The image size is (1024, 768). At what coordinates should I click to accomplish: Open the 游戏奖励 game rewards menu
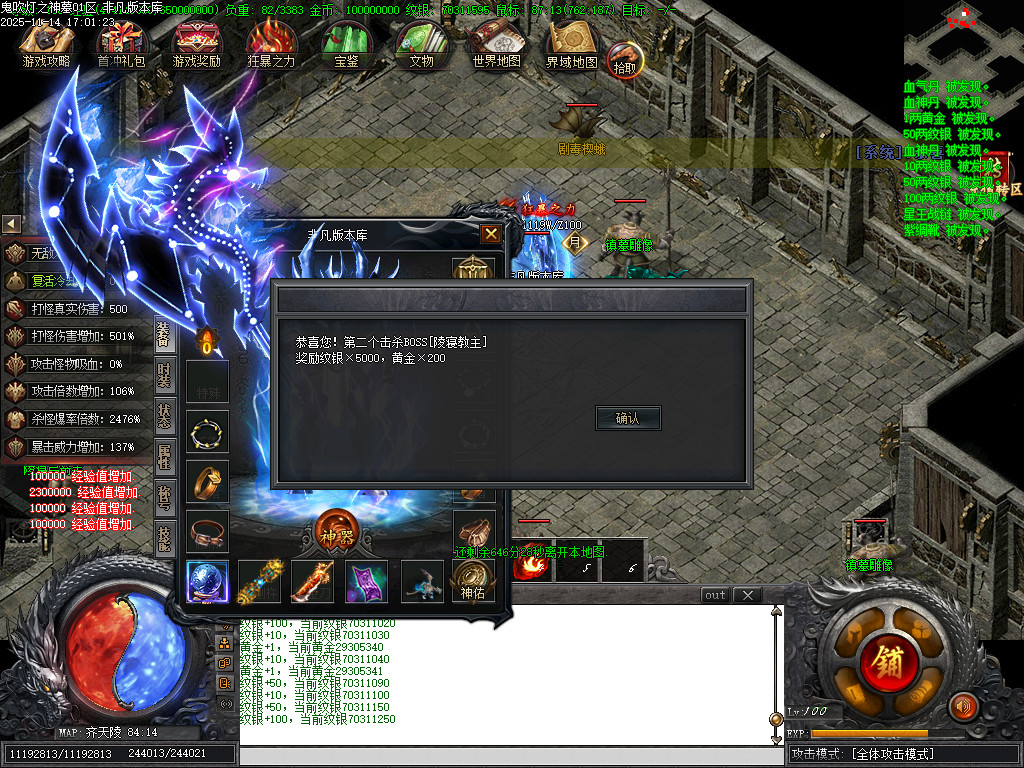(196, 45)
